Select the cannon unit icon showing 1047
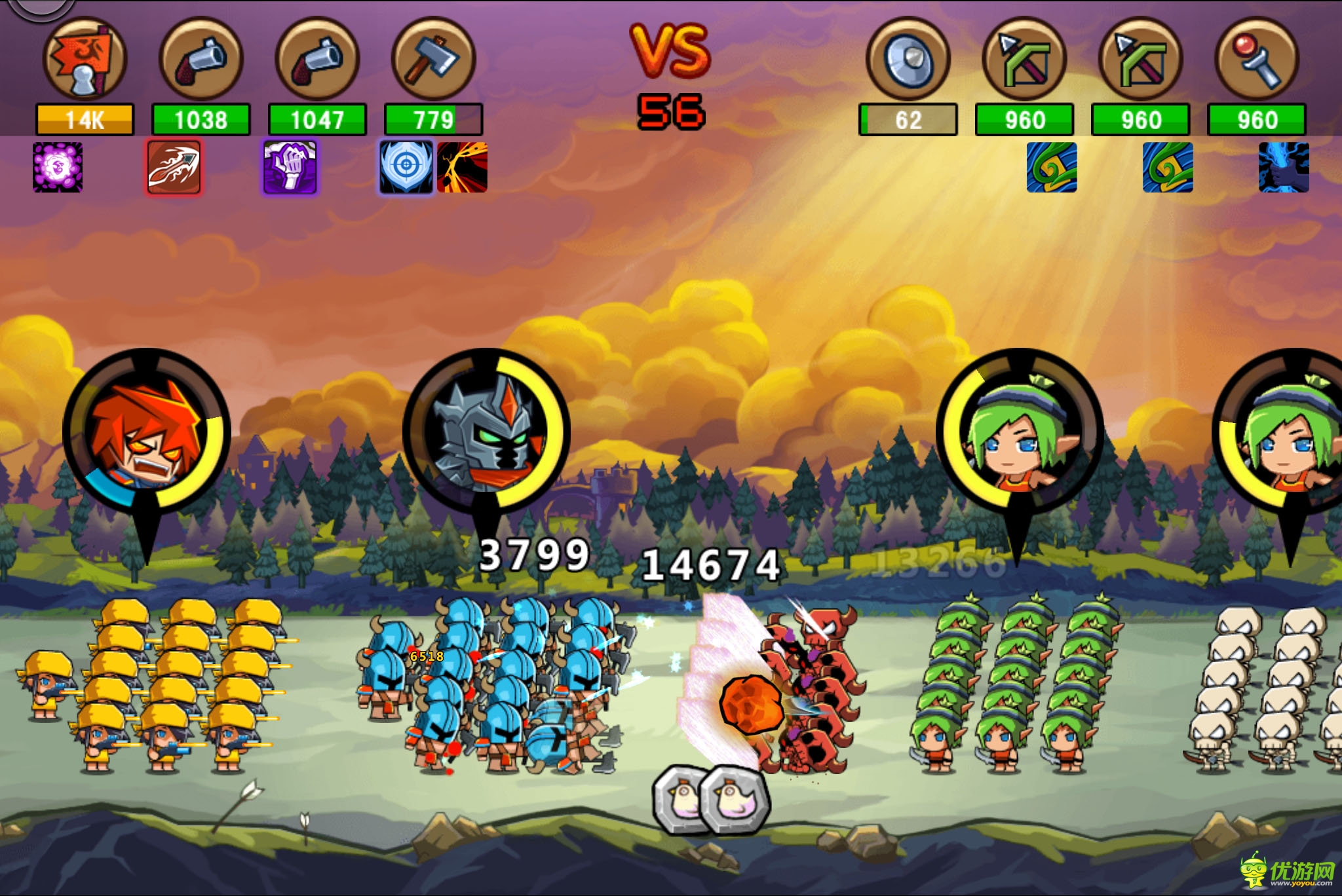 (317, 59)
